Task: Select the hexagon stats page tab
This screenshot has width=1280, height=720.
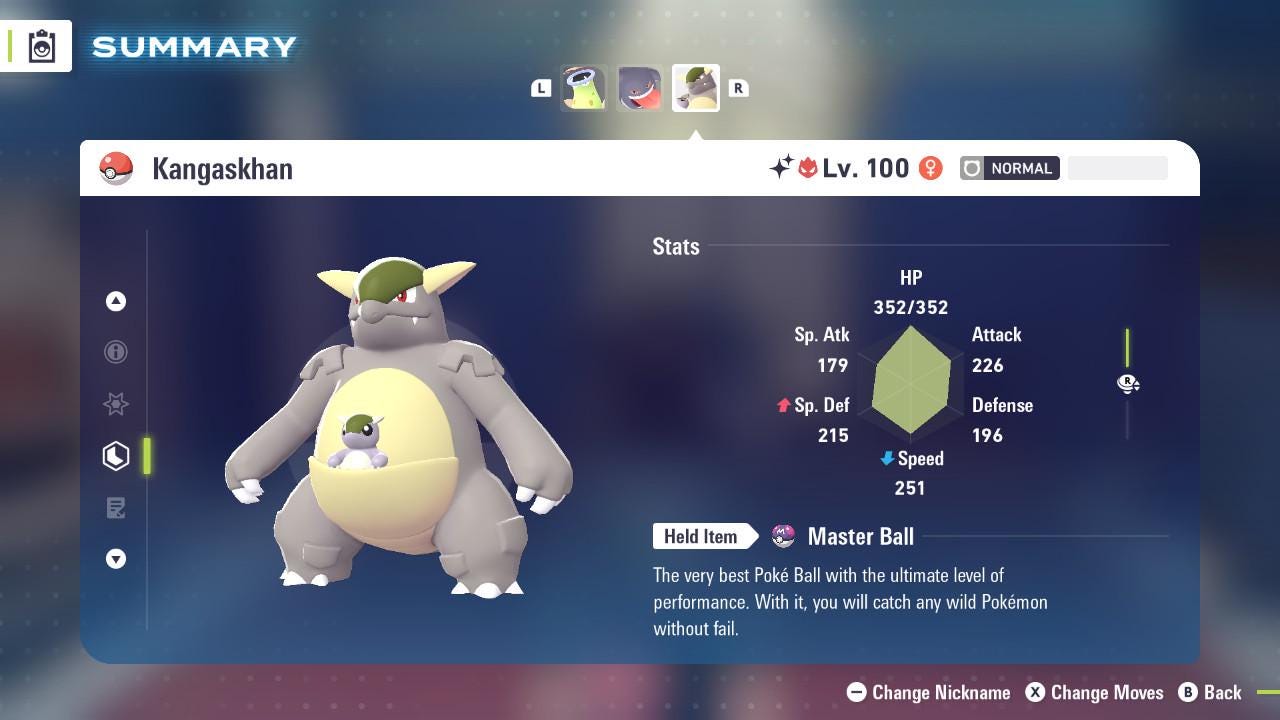Action: click(x=116, y=456)
